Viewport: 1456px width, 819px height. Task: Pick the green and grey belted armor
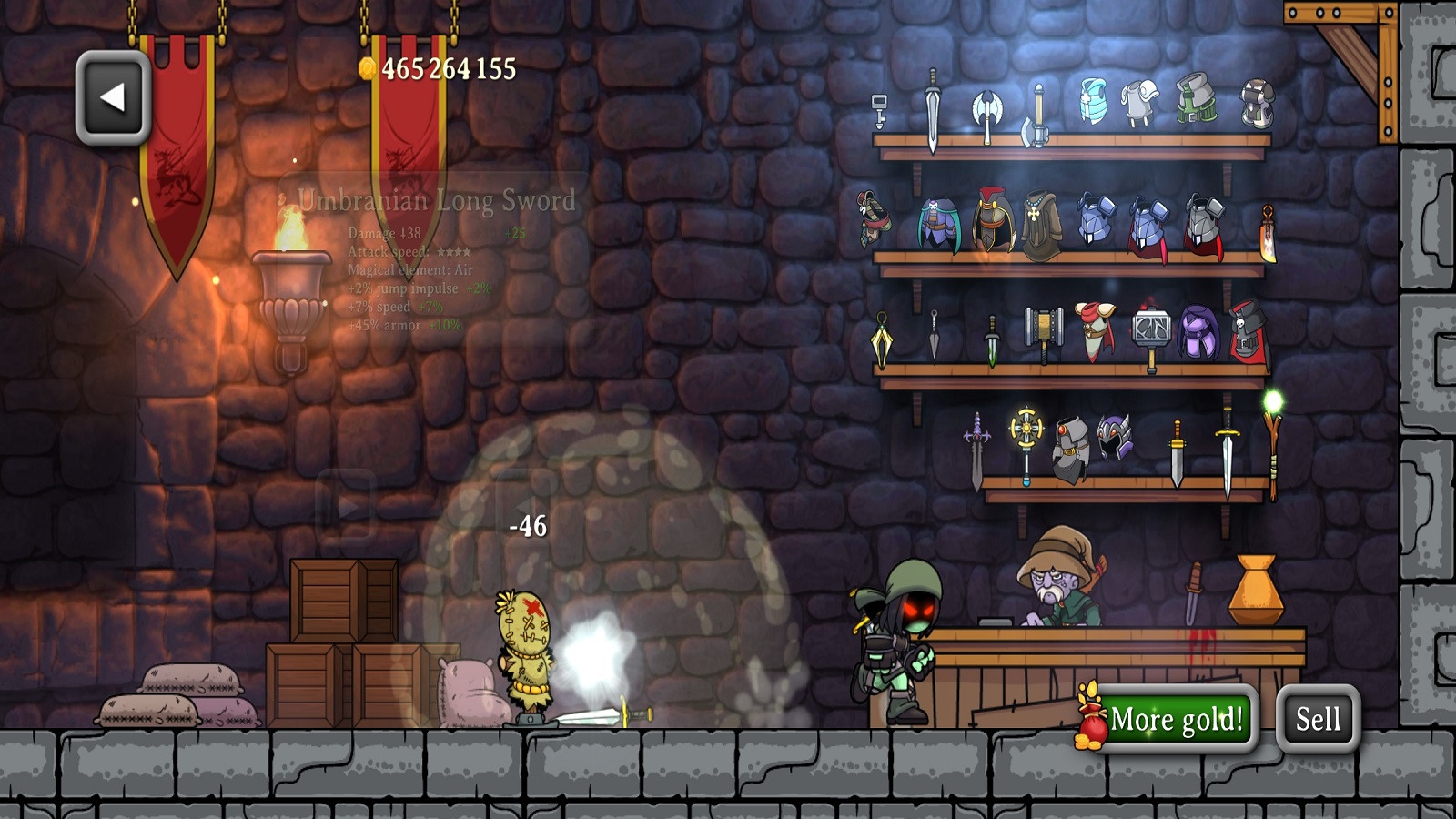1196,97
